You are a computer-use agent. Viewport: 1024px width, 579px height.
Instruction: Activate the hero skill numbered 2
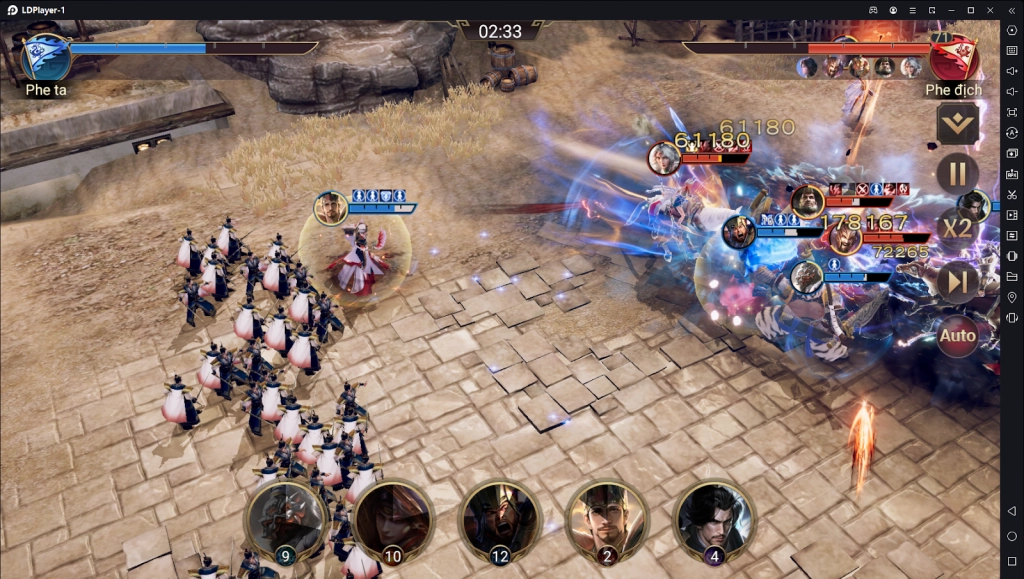point(606,520)
